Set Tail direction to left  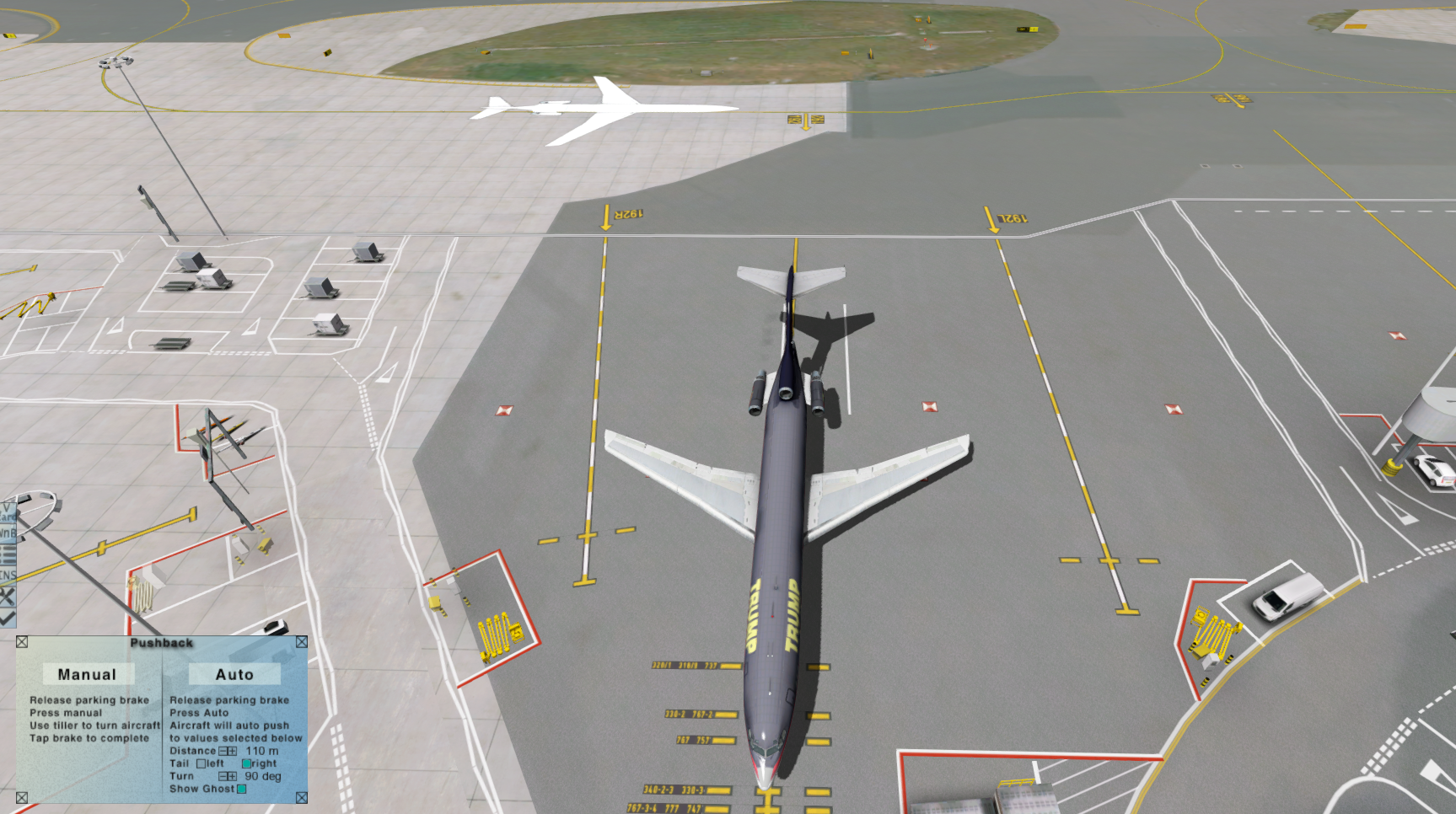click(x=201, y=763)
